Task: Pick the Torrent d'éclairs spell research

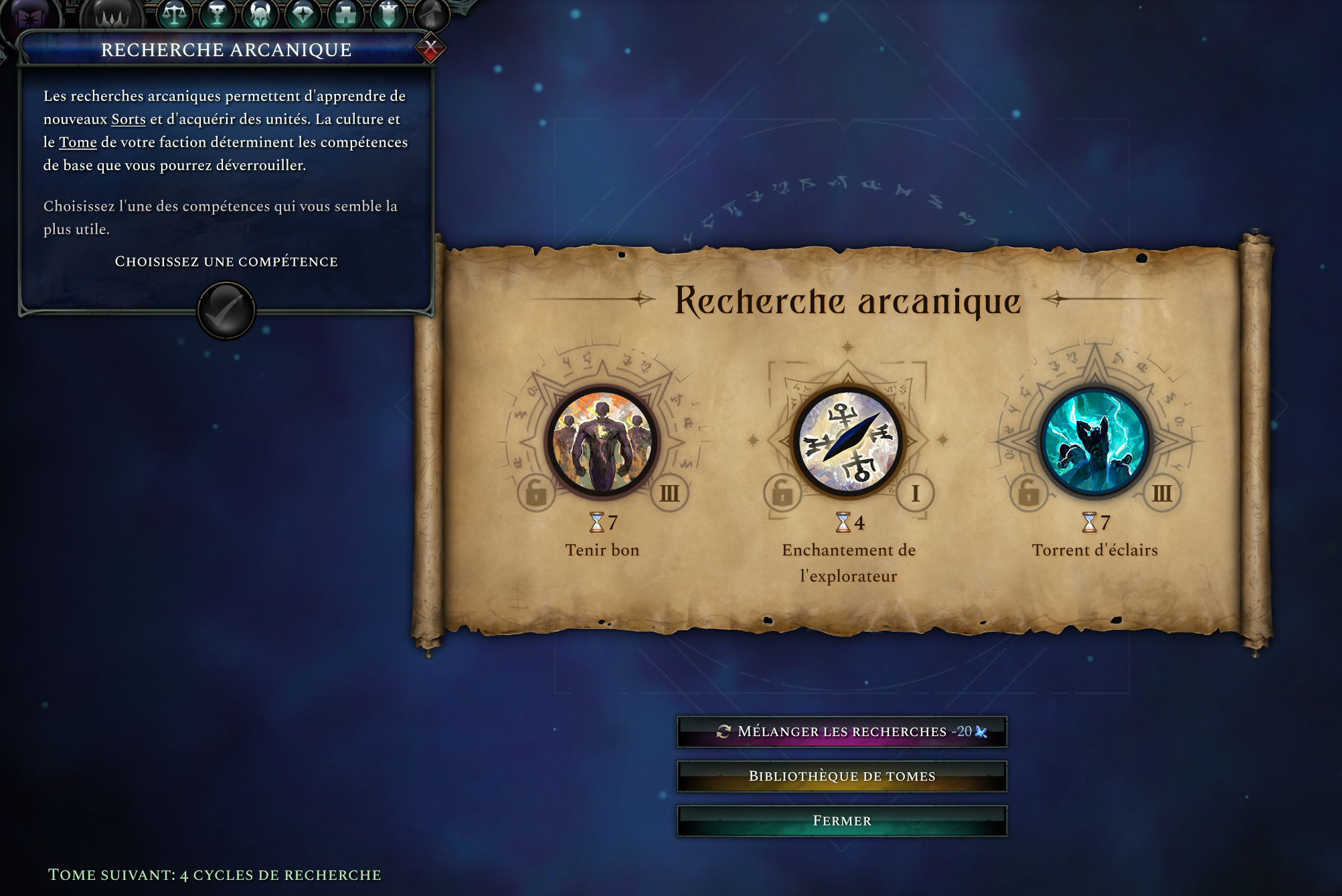Action: pyautogui.click(x=1094, y=442)
